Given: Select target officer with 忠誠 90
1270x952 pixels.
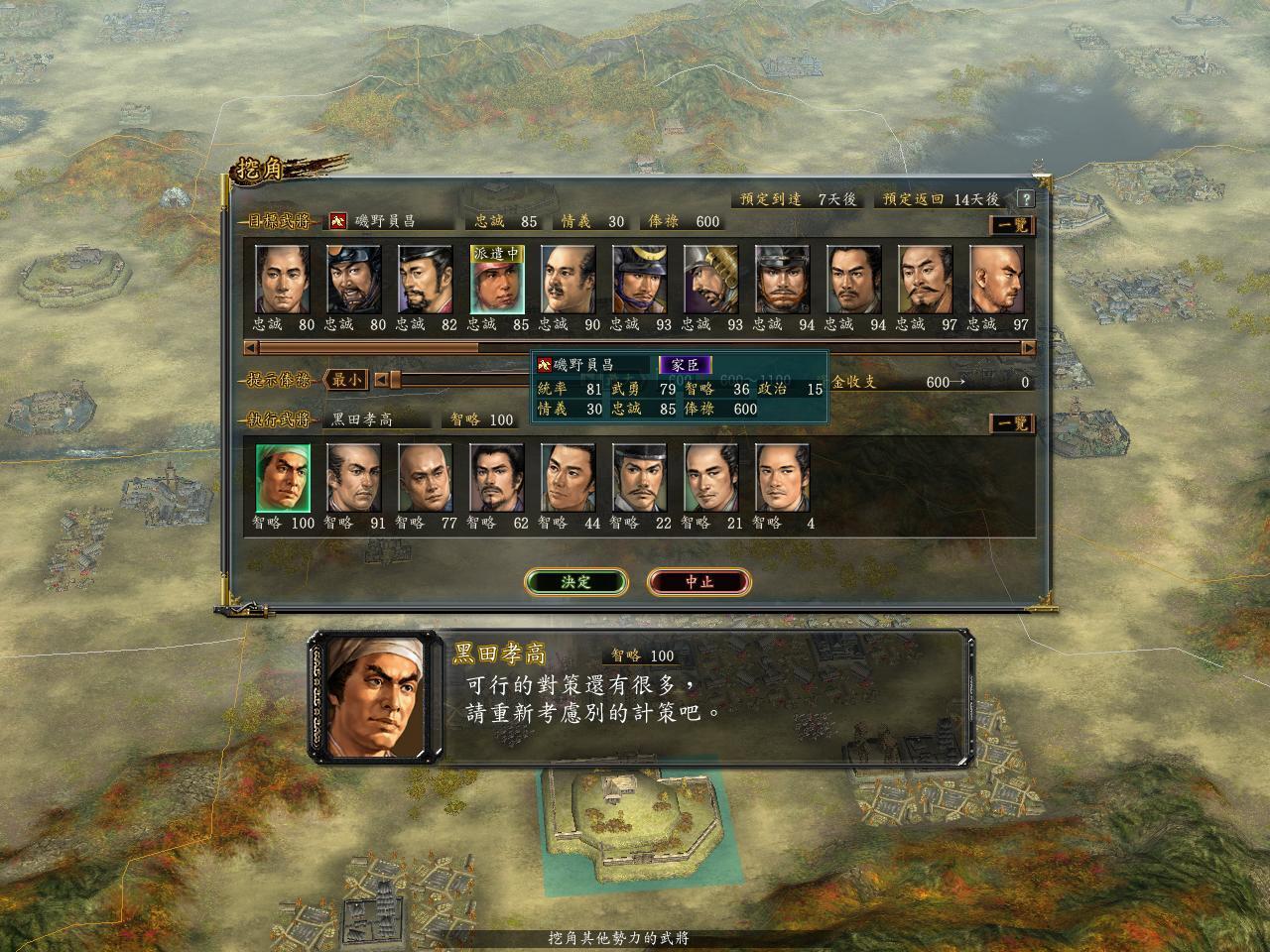Looking at the screenshot, I should pyautogui.click(x=569, y=281).
